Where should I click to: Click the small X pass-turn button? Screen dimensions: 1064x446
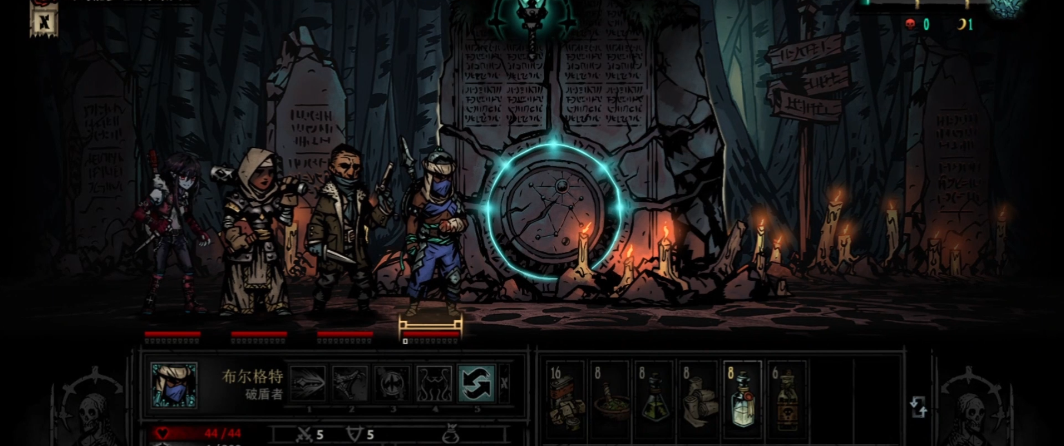[x=504, y=383]
